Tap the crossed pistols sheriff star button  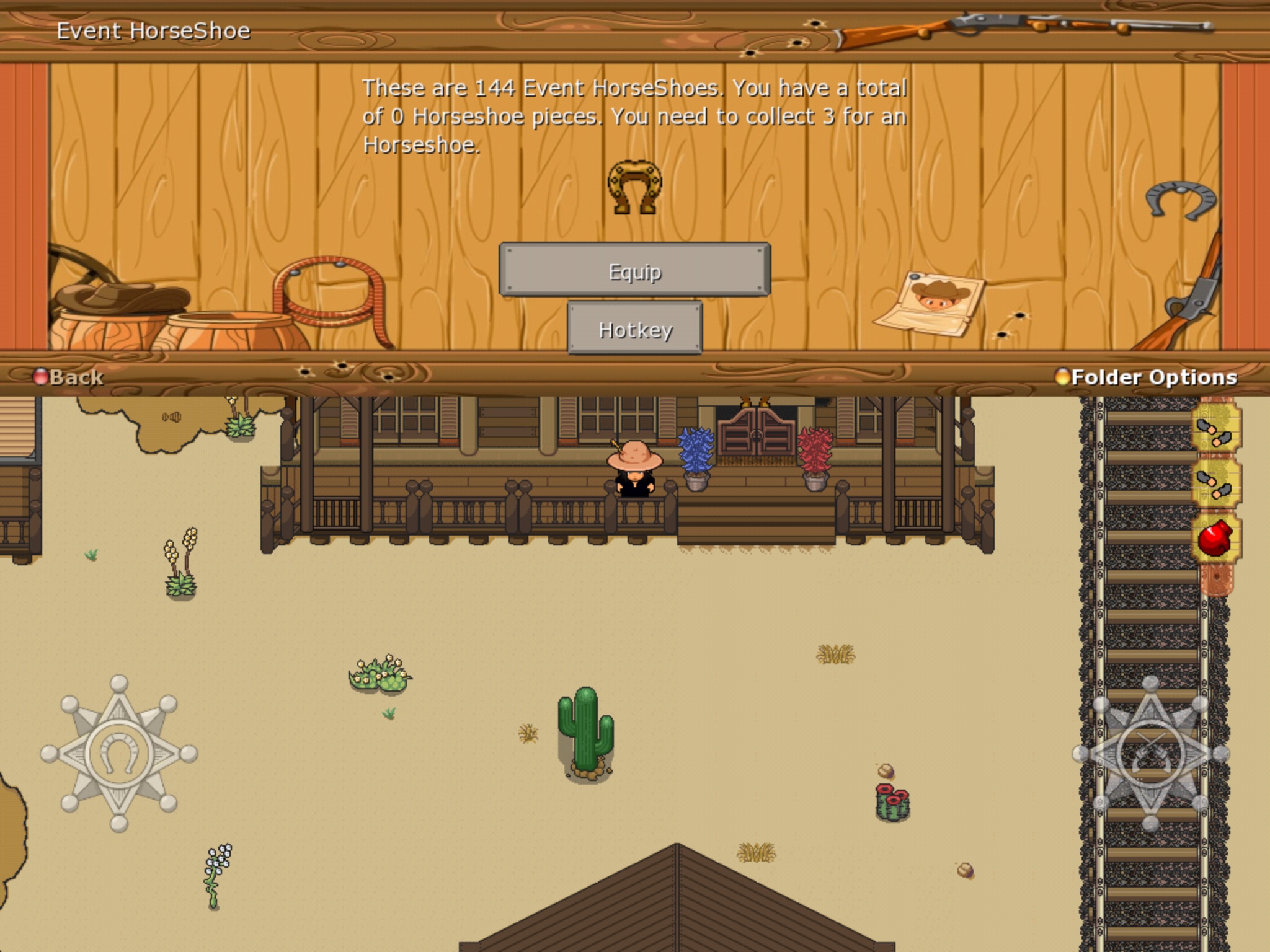click(x=1151, y=753)
